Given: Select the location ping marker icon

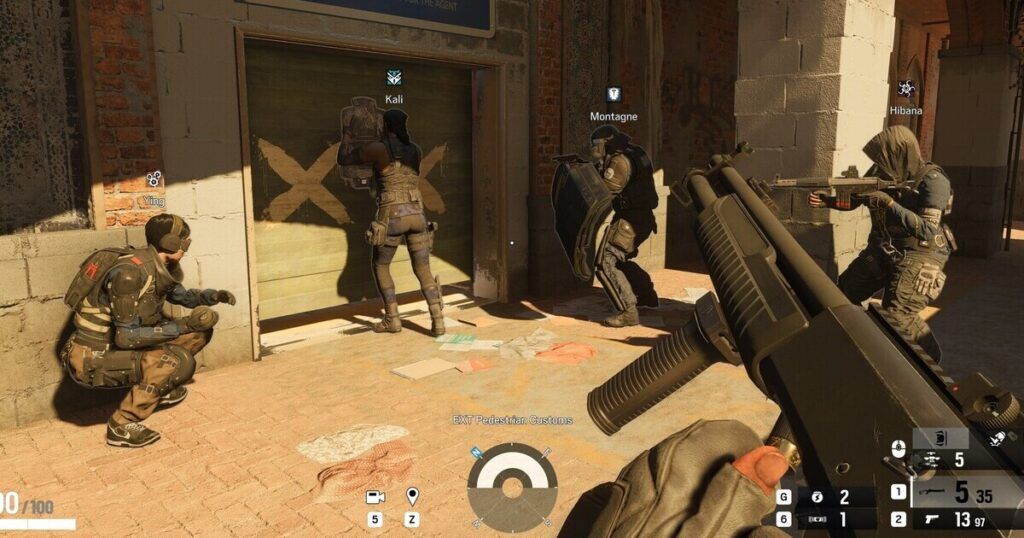Looking at the screenshot, I should pyautogui.click(x=411, y=496).
